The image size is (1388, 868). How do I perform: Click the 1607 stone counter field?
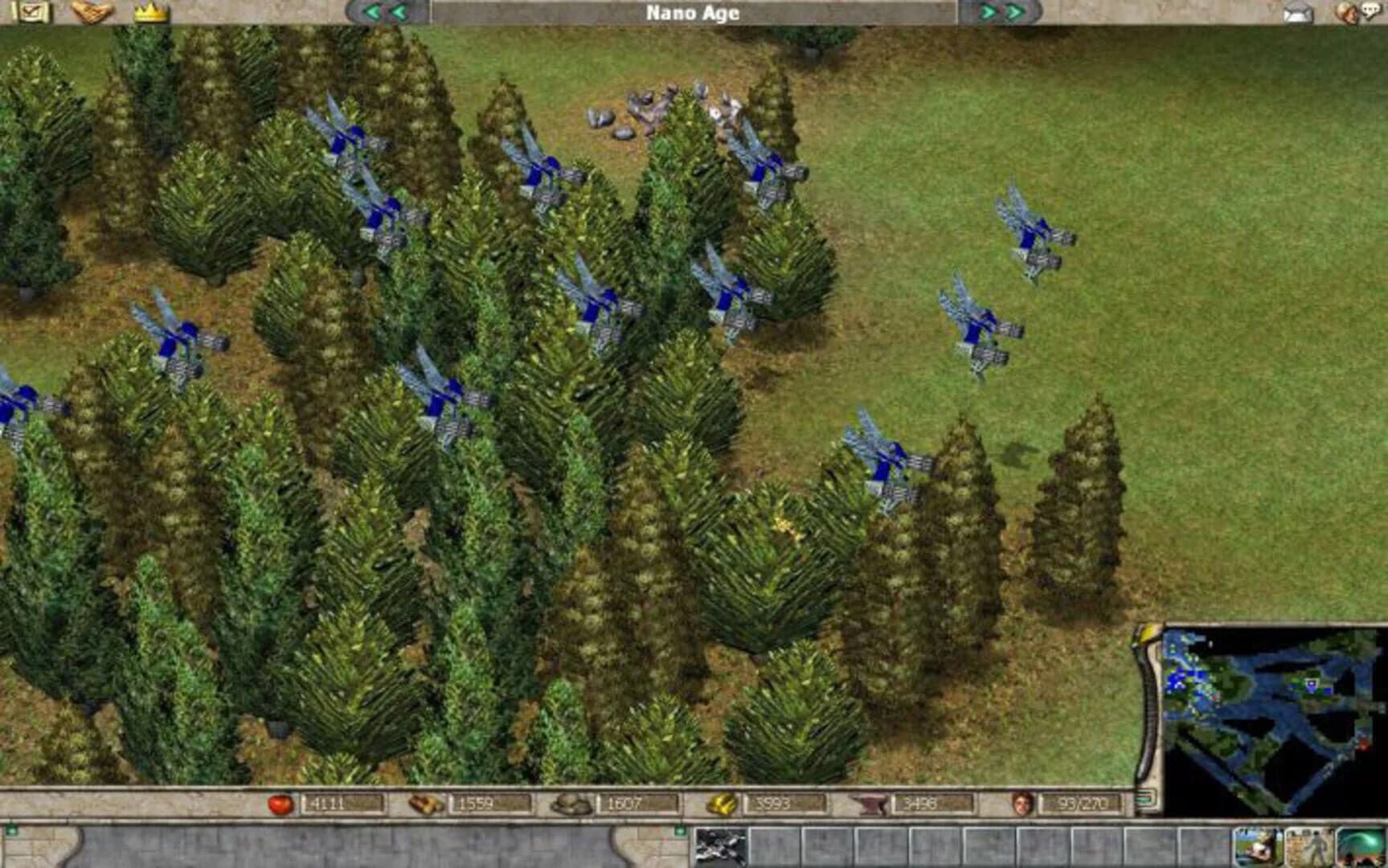coord(641,801)
